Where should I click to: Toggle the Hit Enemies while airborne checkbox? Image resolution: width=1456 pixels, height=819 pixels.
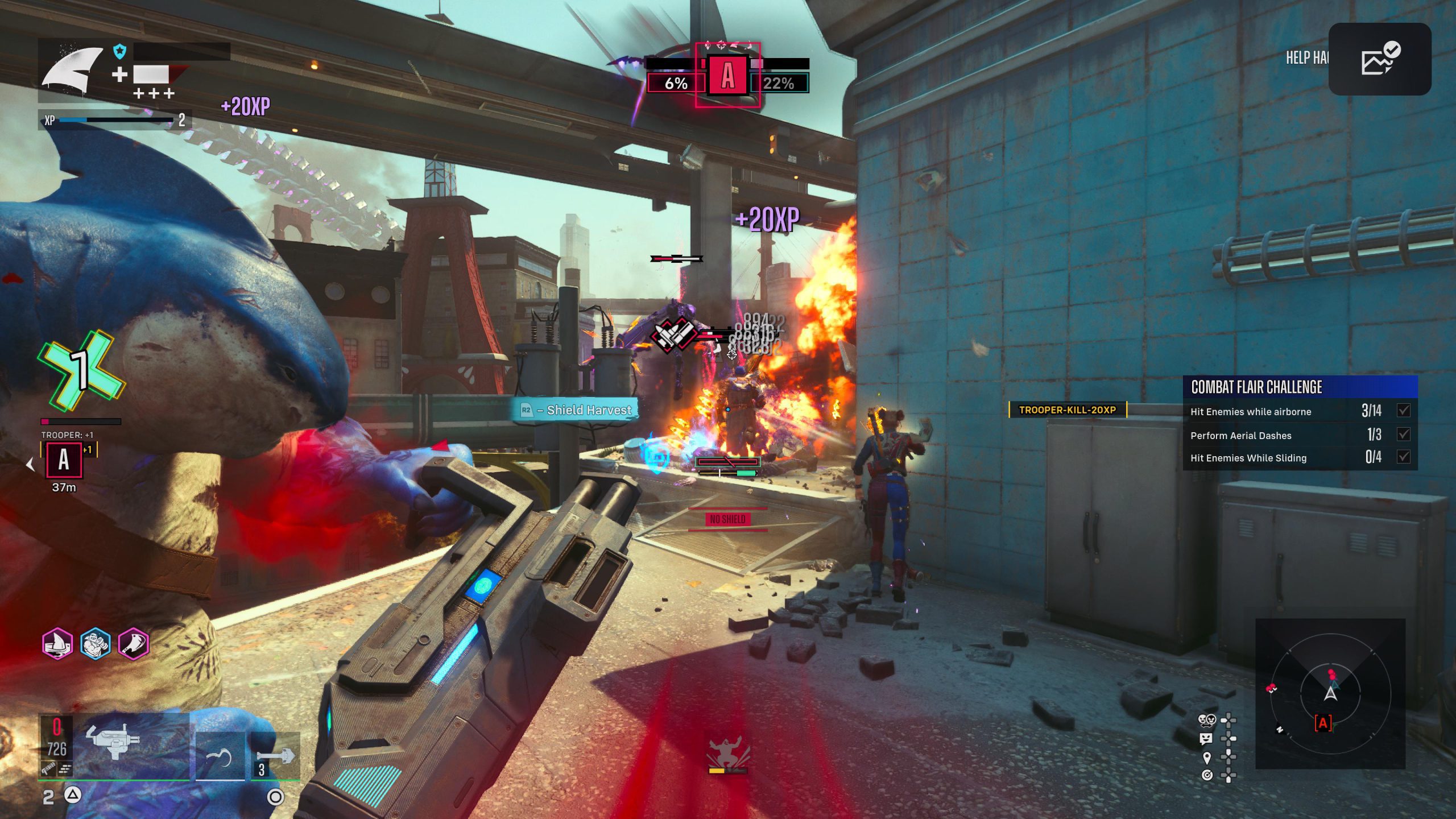pyautogui.click(x=1404, y=410)
